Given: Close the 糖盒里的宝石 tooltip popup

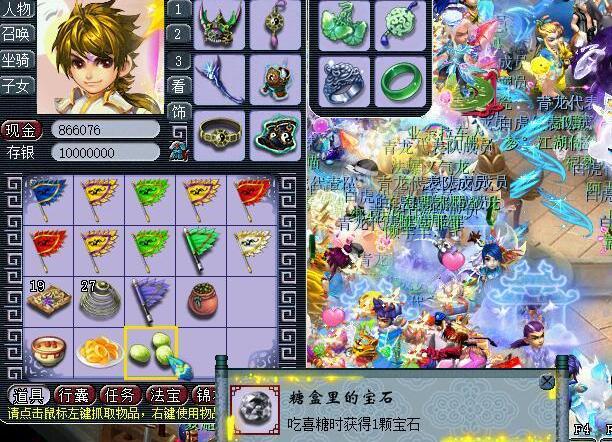Looking at the screenshot, I should click(x=546, y=381).
